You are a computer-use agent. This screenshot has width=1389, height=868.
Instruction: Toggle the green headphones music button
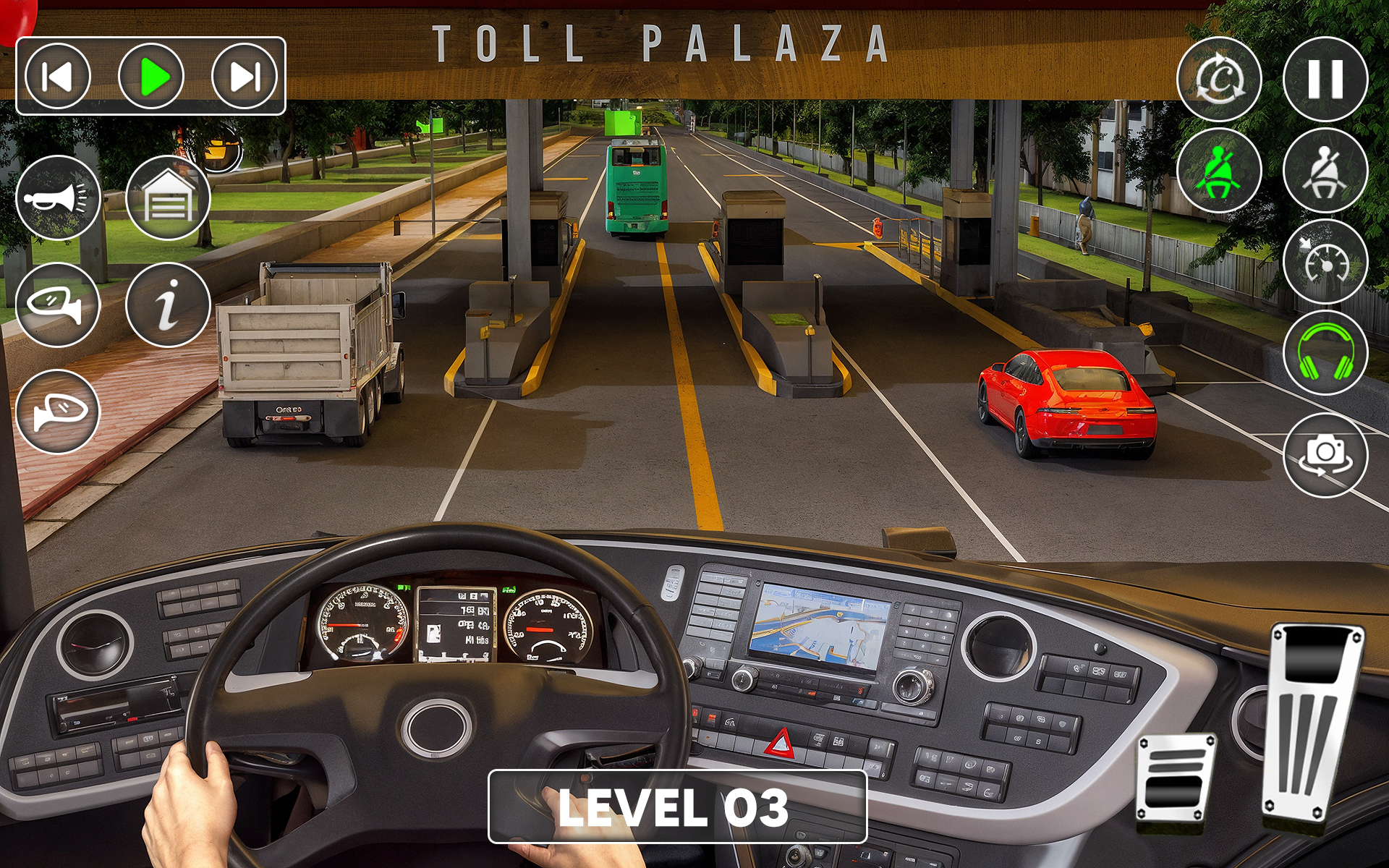(x=1325, y=353)
